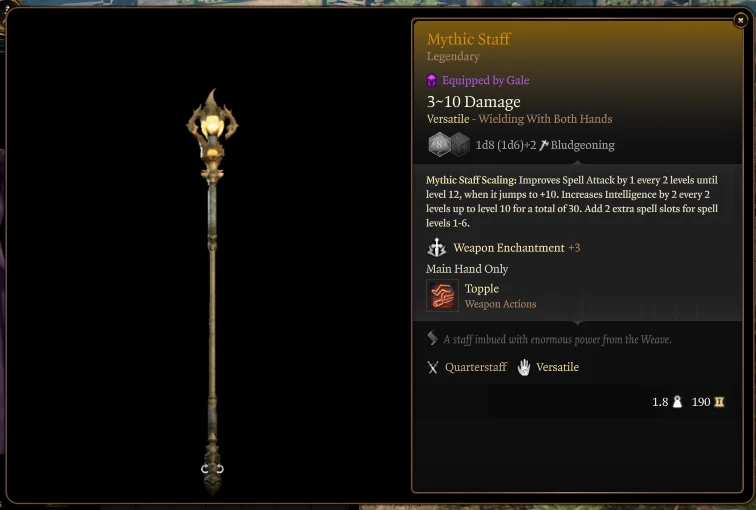Viewport: 756px width, 510px height.
Task: Close the Mythic Staff examine window
Action: click(x=740, y=19)
